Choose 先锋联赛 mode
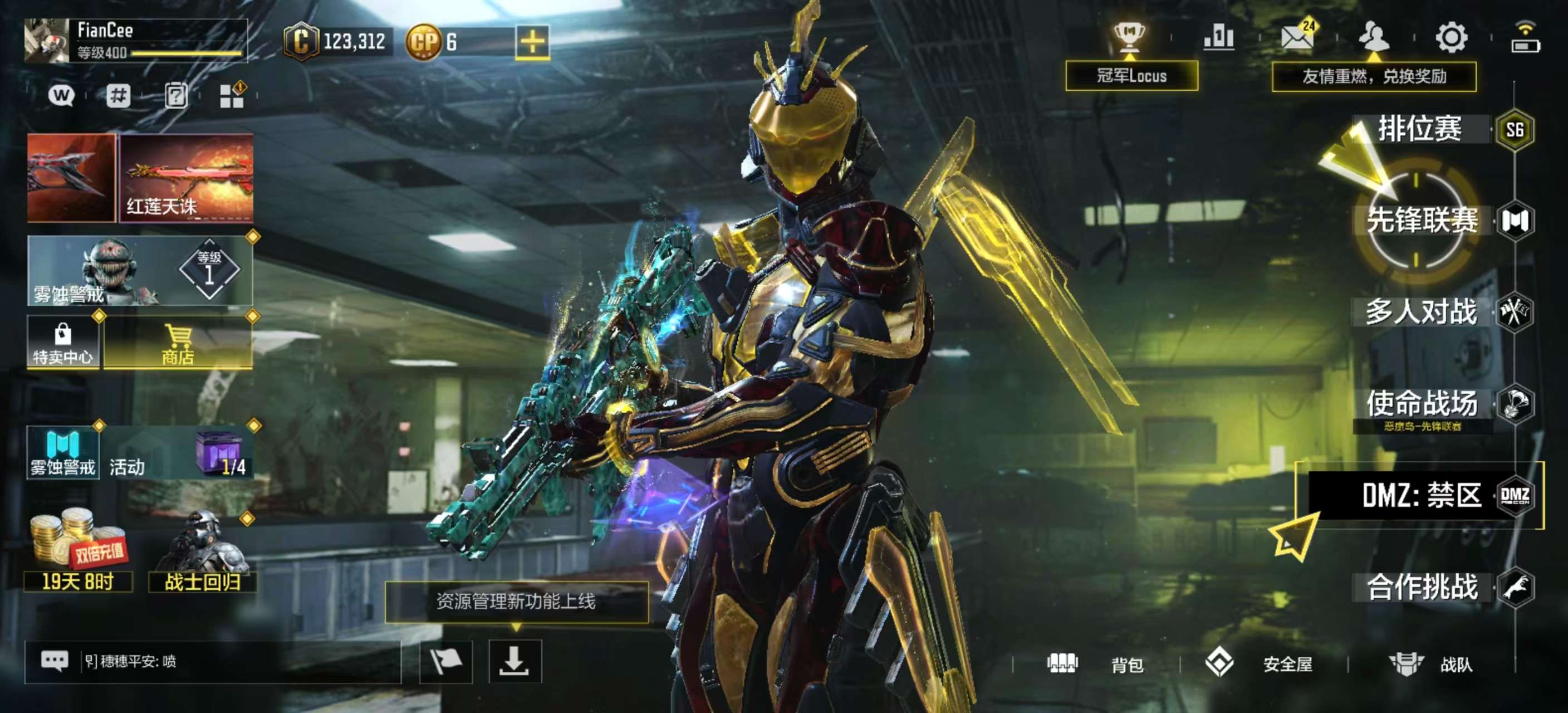Screen dimensions: 1568x713 coord(1422,221)
